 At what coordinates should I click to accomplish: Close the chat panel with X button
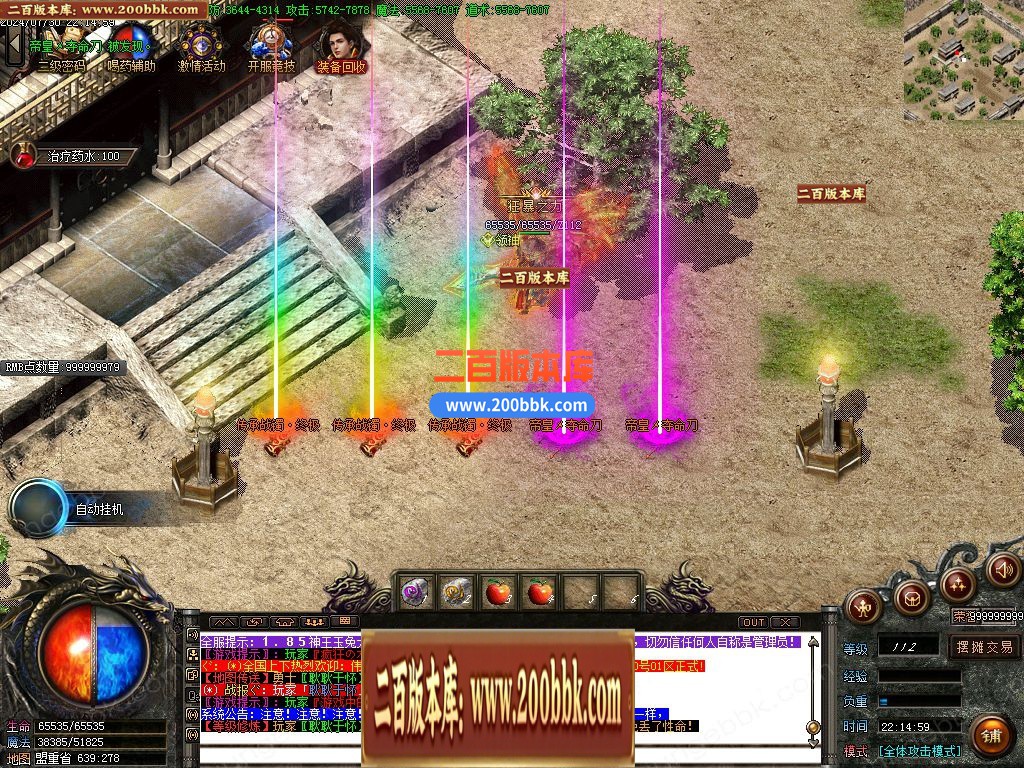click(x=785, y=623)
